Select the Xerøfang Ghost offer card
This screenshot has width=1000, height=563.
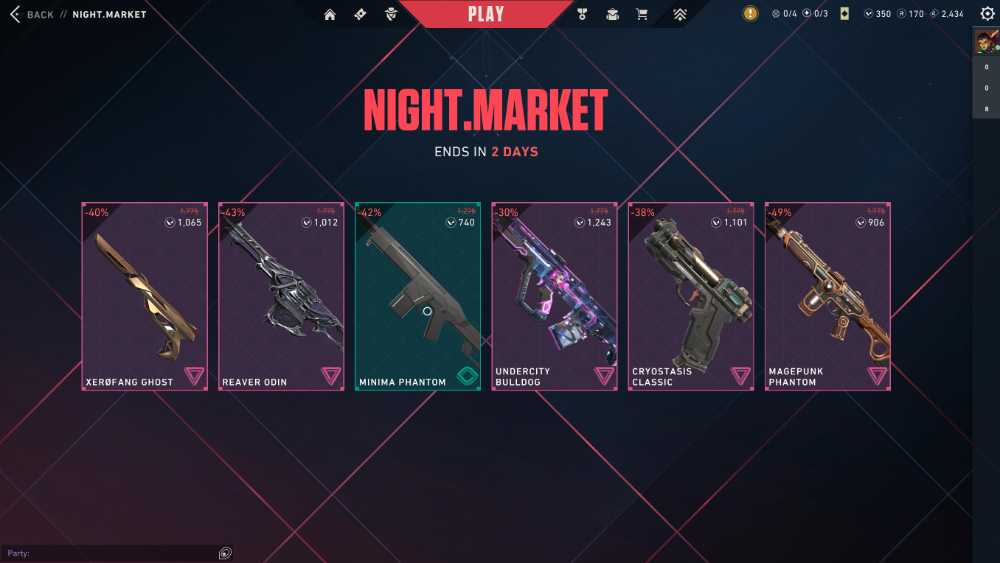point(144,296)
